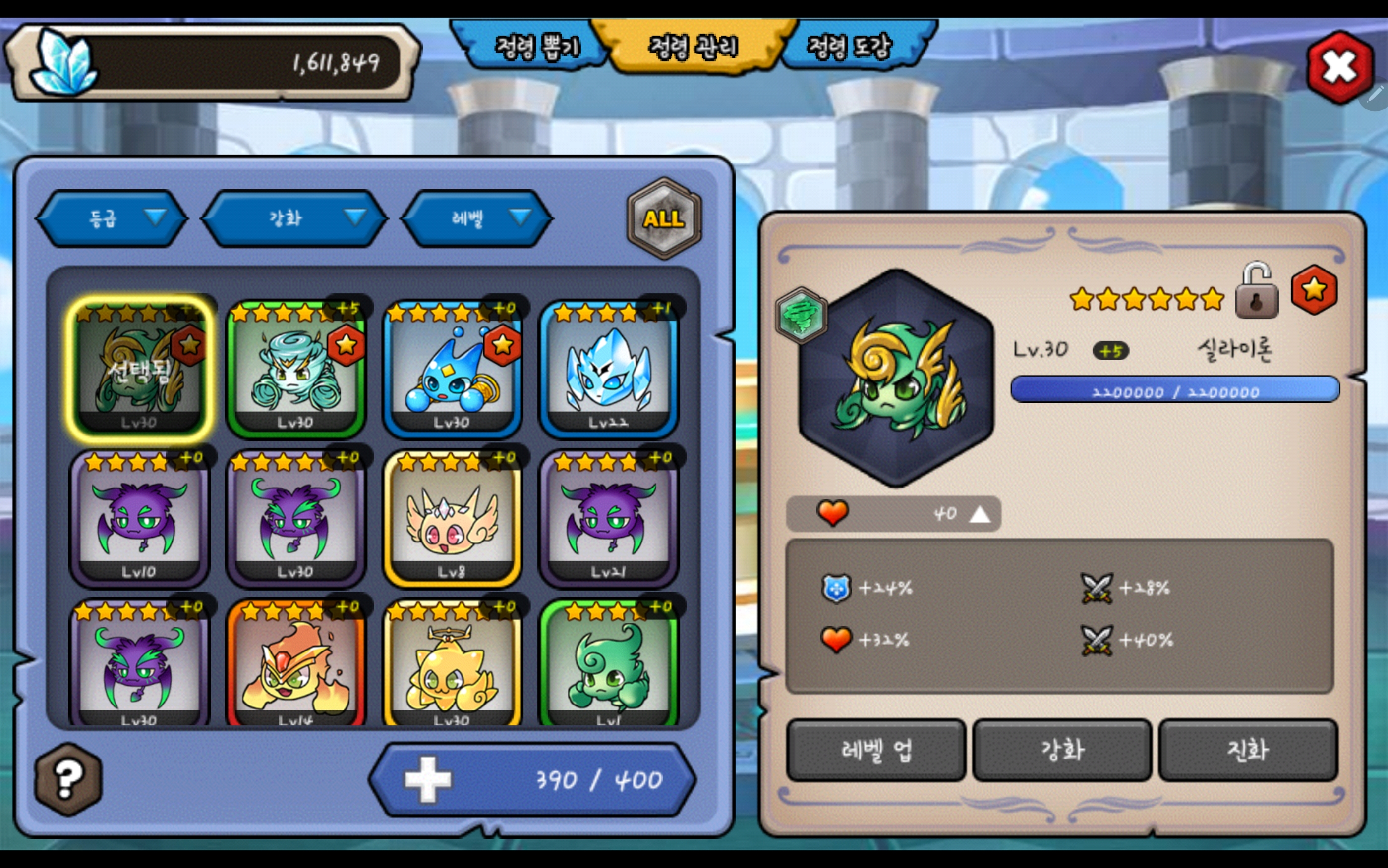This screenshot has width=1388, height=868.
Task: Open the 정령 도감 tab
Action: tap(851, 47)
